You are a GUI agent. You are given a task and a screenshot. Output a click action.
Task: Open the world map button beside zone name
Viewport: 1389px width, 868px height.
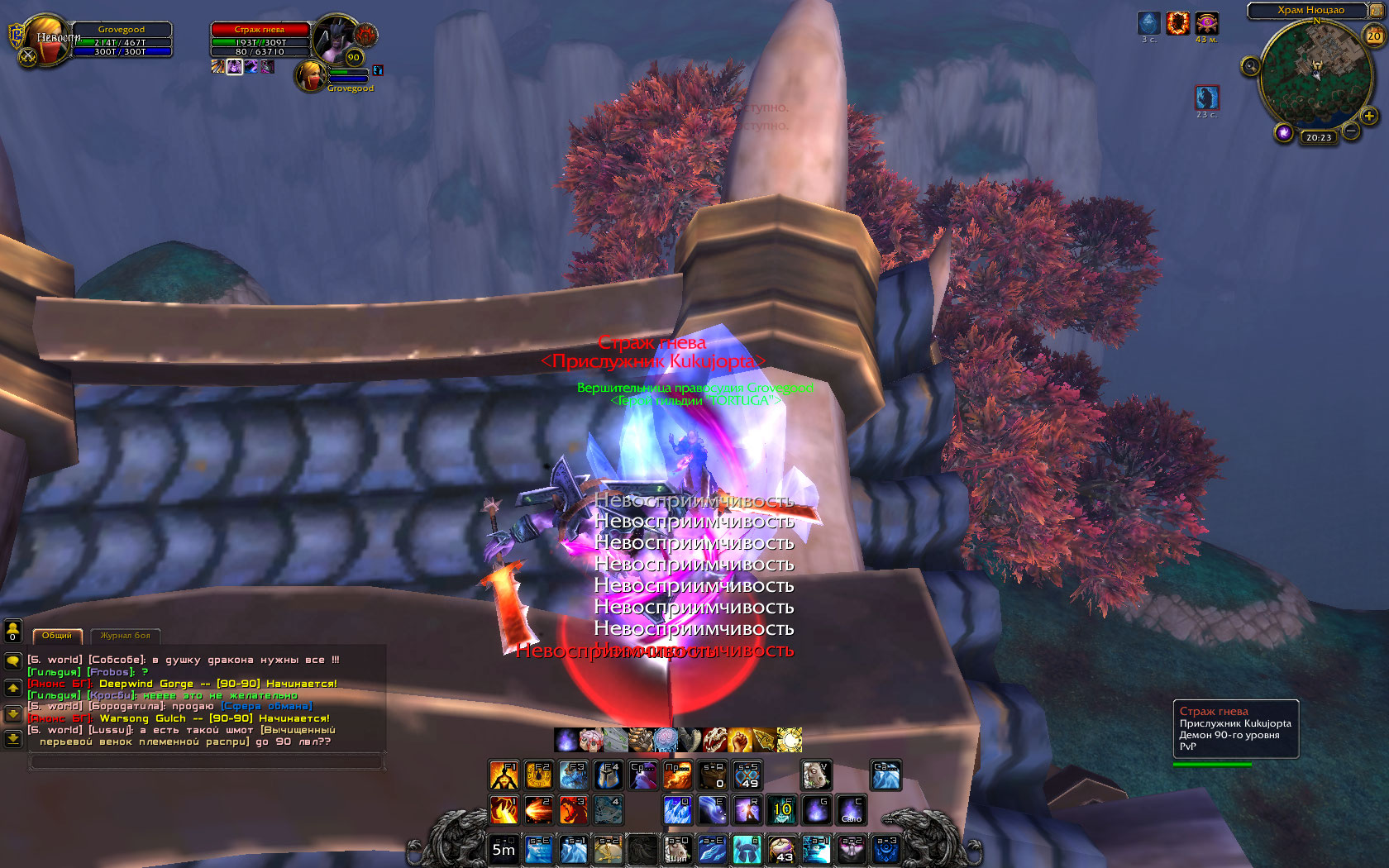[x=1377, y=11]
